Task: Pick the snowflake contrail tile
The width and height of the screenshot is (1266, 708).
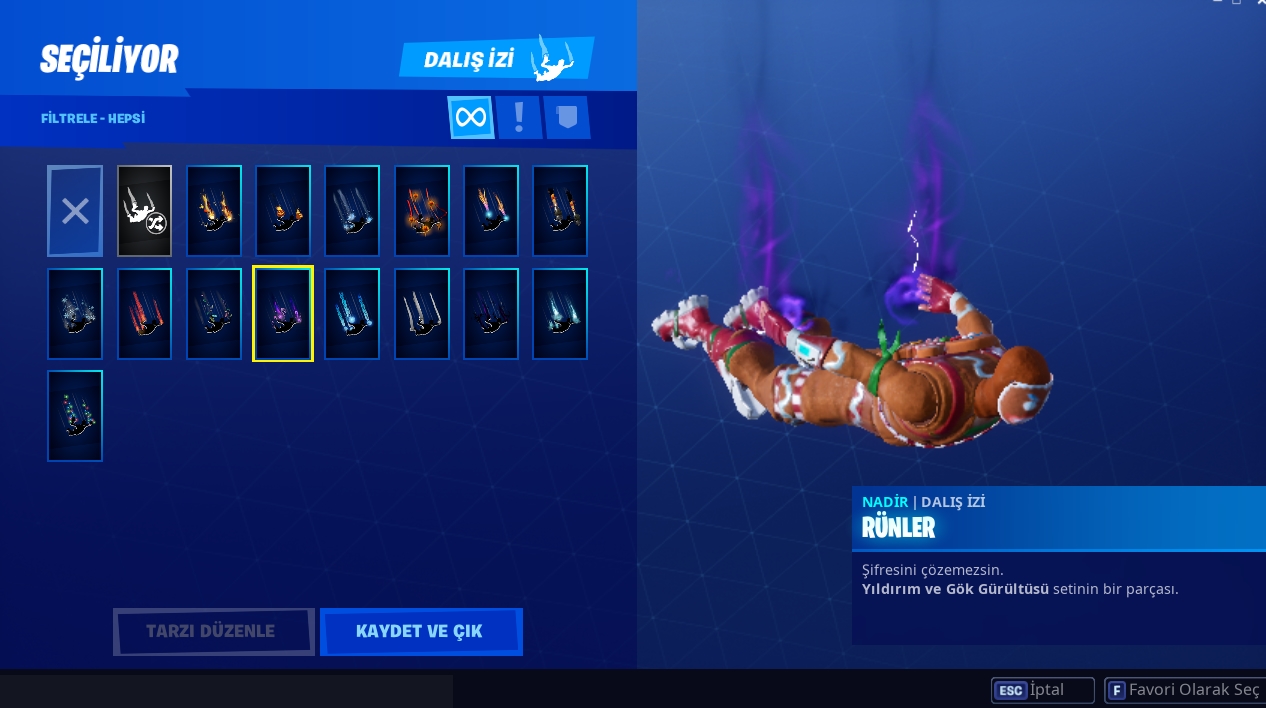Action: [x=75, y=314]
